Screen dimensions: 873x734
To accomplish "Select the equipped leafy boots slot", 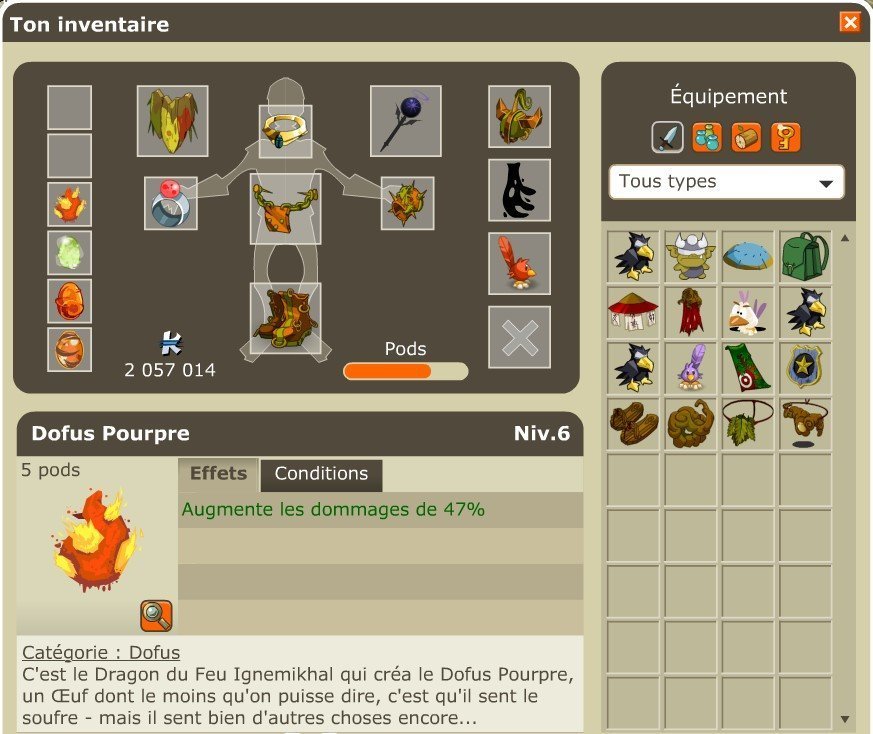I will (x=285, y=318).
